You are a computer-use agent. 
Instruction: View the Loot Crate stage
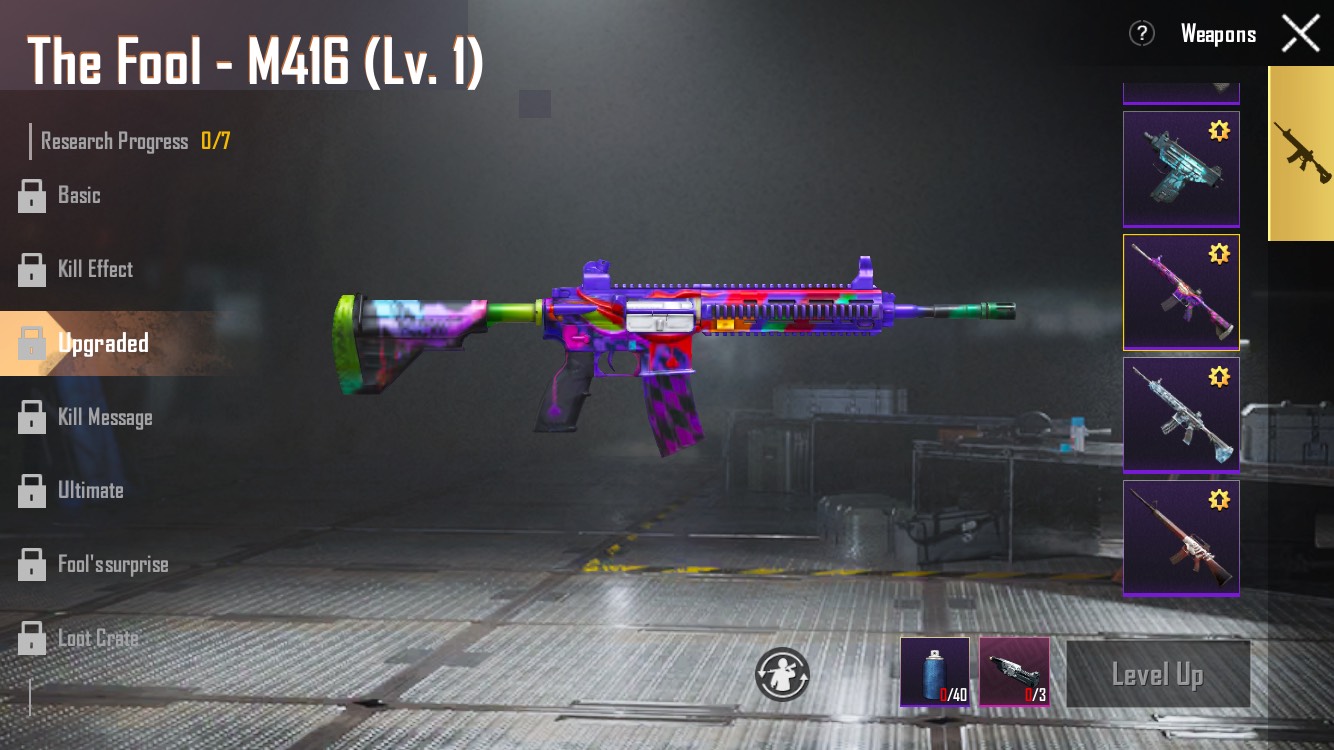pyautogui.click(x=97, y=638)
